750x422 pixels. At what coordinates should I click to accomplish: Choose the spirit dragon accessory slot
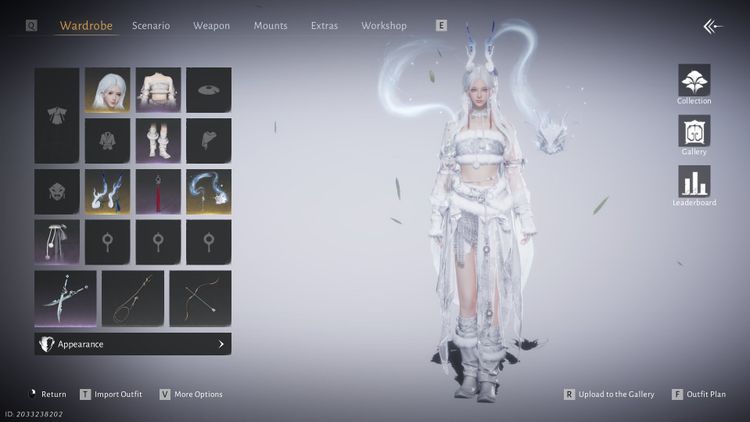[208, 191]
